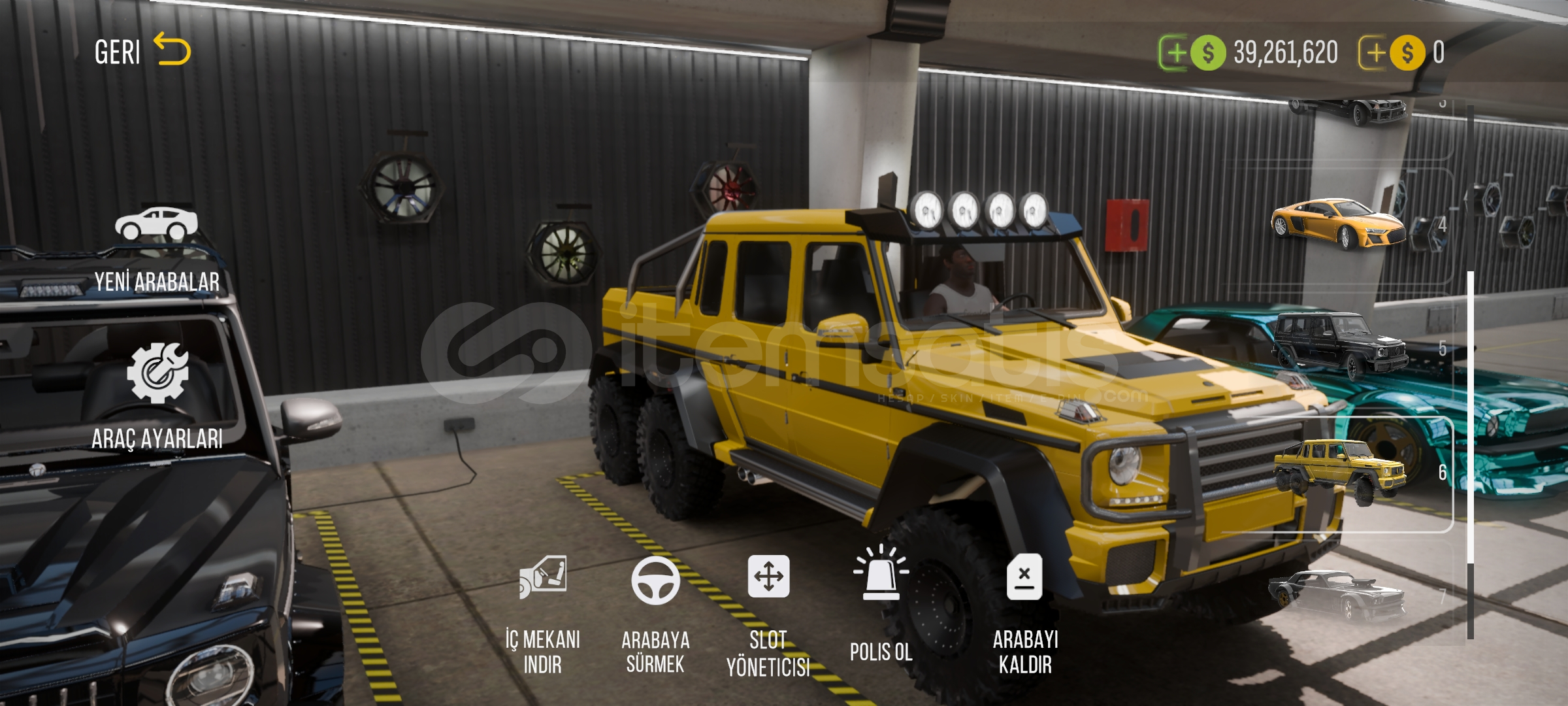This screenshot has width=1568, height=706.
Task: Select İç Mekanı İndir interior option
Action: pos(542,614)
